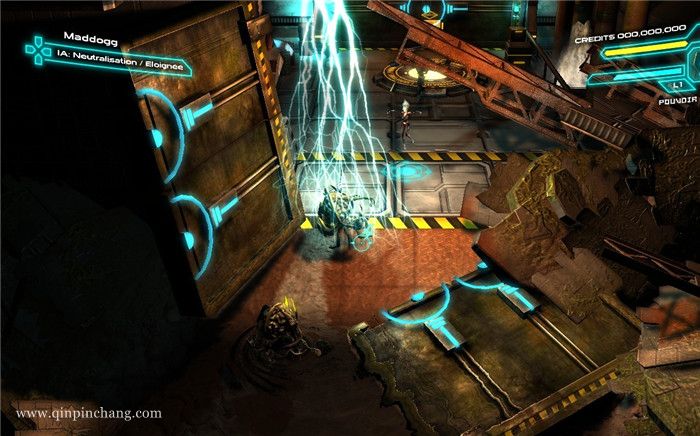700x436 pixels.
Task: Open the www.qinpinchang.com watermark link
Action: coord(89,413)
